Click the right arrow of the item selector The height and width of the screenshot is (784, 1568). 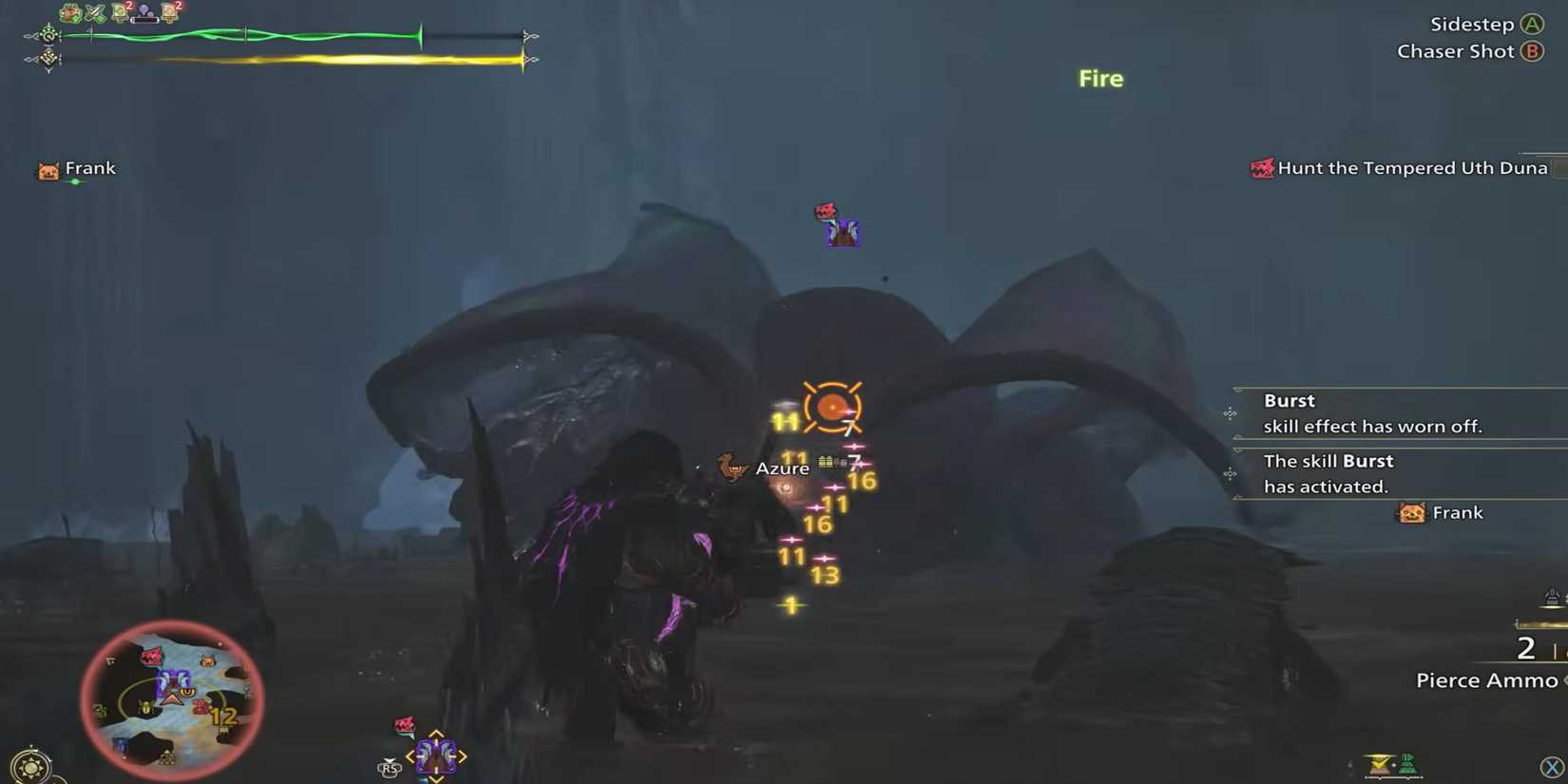click(463, 756)
